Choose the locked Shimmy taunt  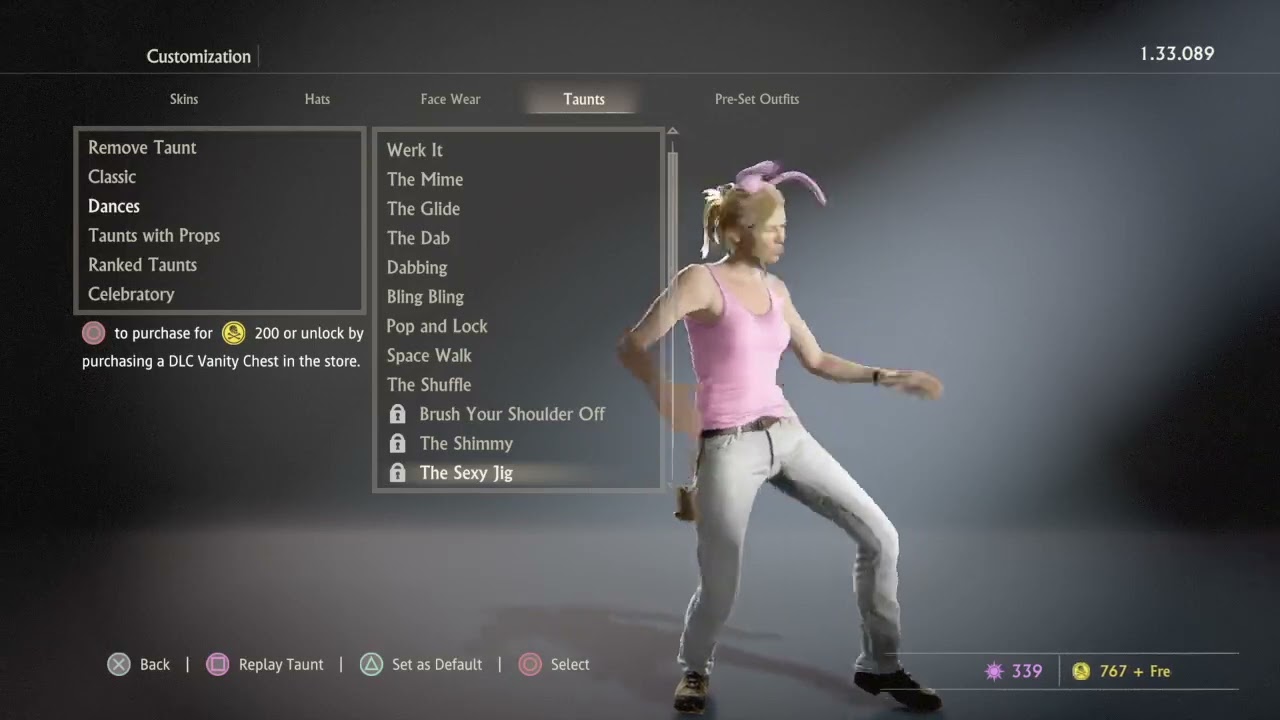pos(466,443)
